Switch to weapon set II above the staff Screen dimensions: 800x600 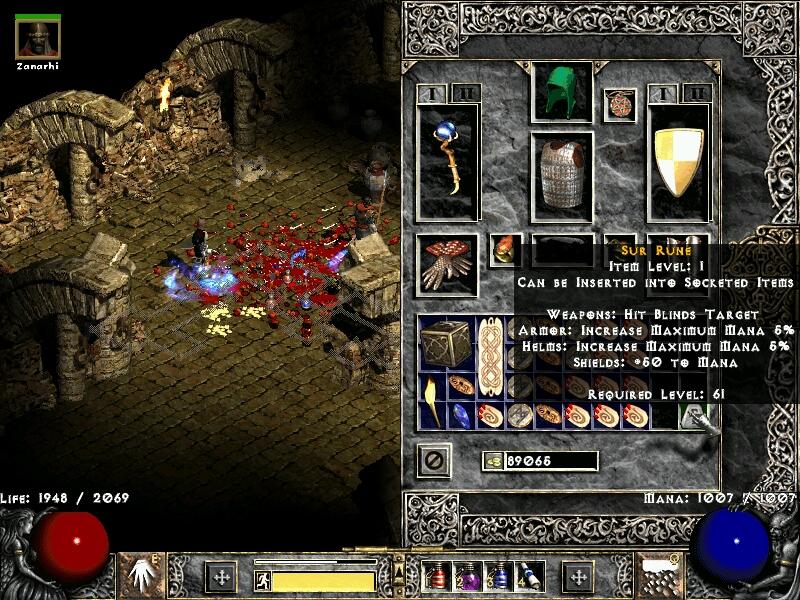[464, 94]
